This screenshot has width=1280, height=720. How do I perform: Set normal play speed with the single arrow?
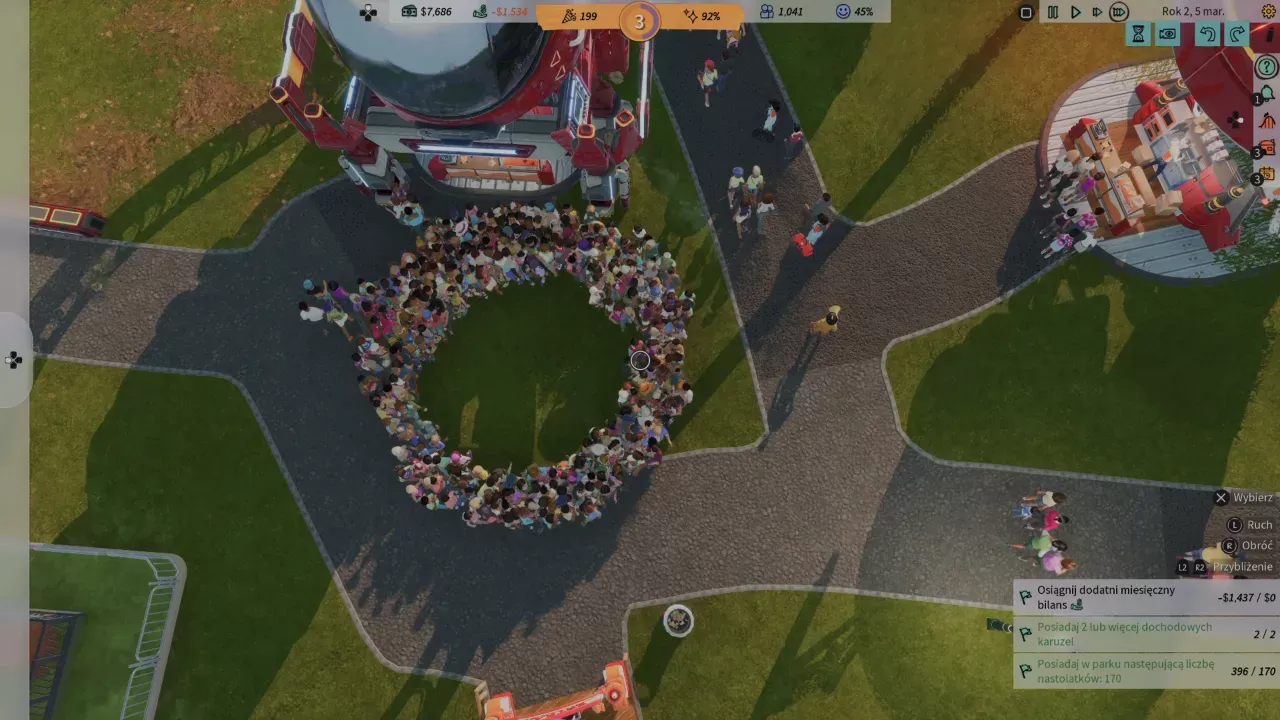point(1075,12)
